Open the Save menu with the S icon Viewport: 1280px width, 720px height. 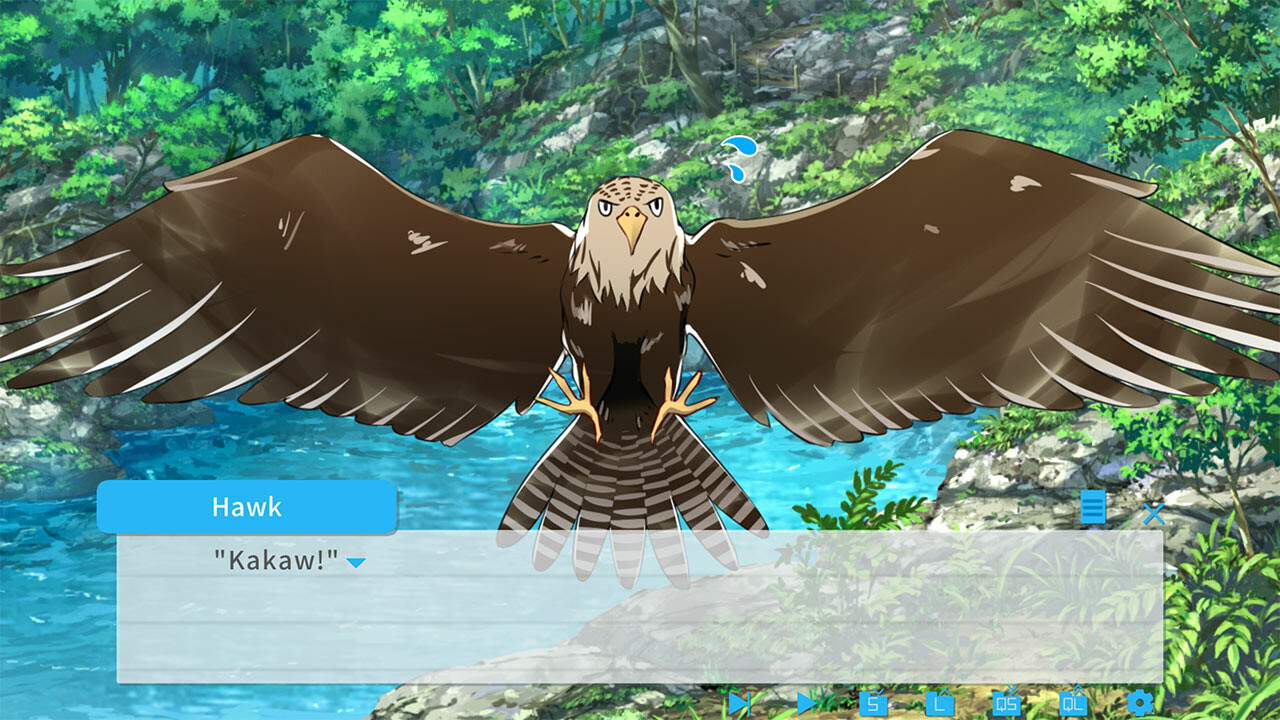point(875,705)
